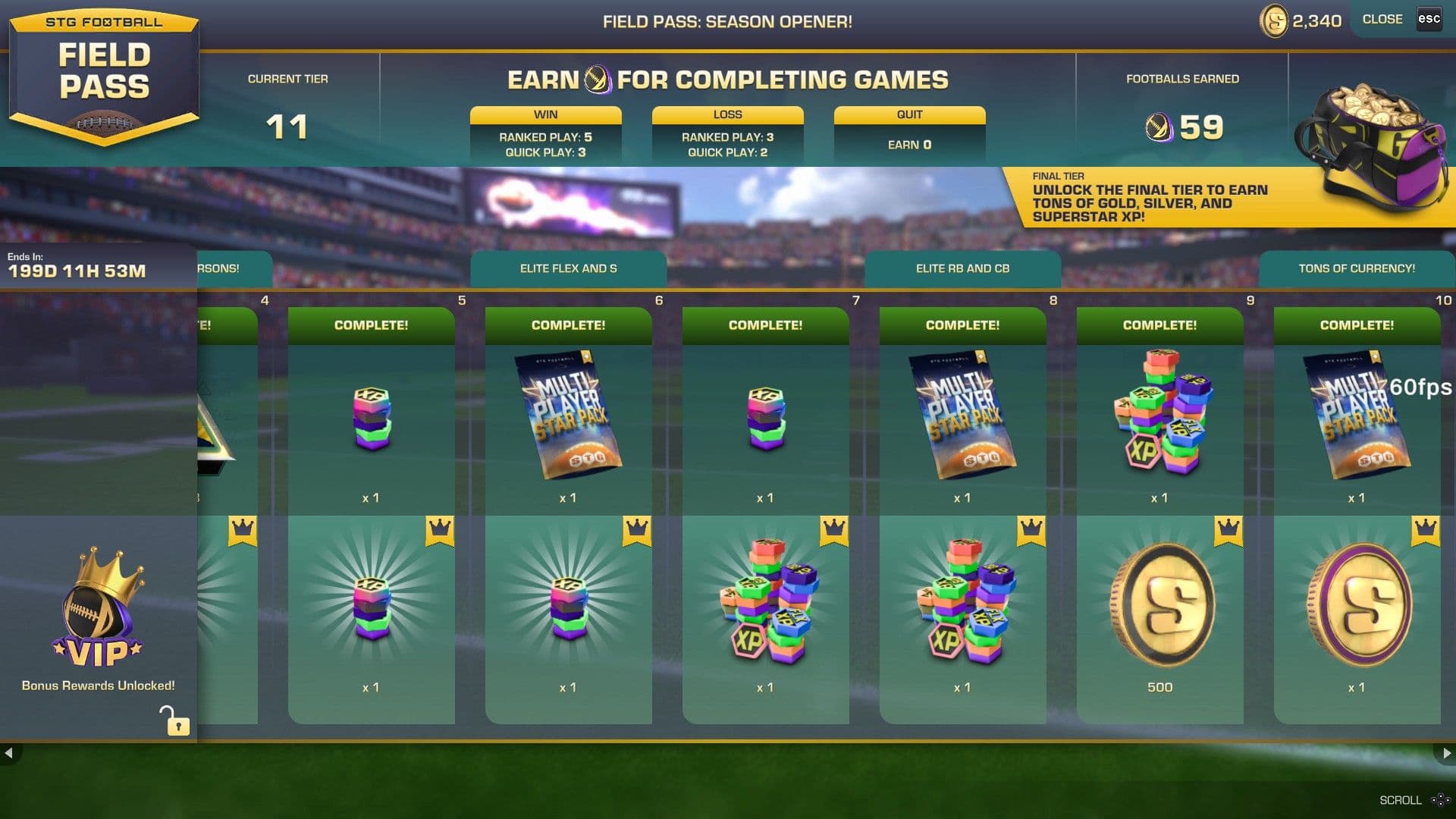Screen dimensions: 1456x819
Task: Open the ELITE RB AND CB banner
Action: [962, 268]
